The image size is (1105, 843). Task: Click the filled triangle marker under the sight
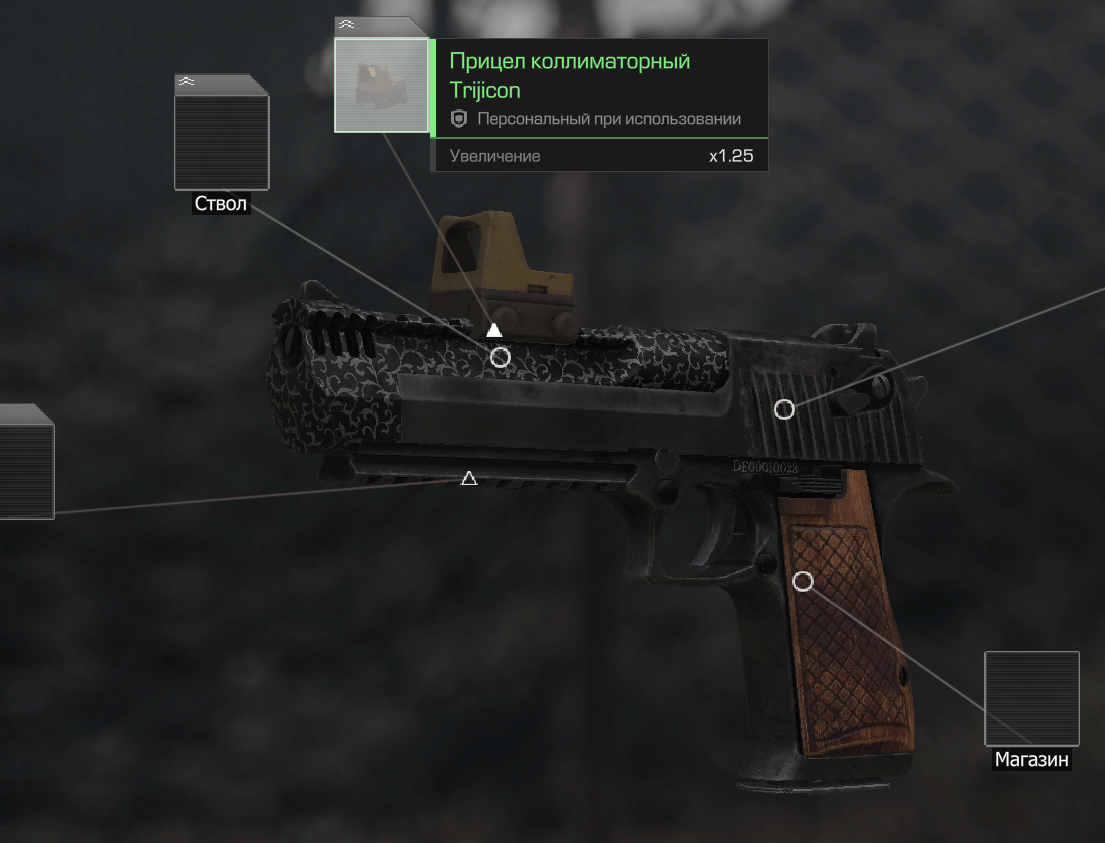(493, 330)
